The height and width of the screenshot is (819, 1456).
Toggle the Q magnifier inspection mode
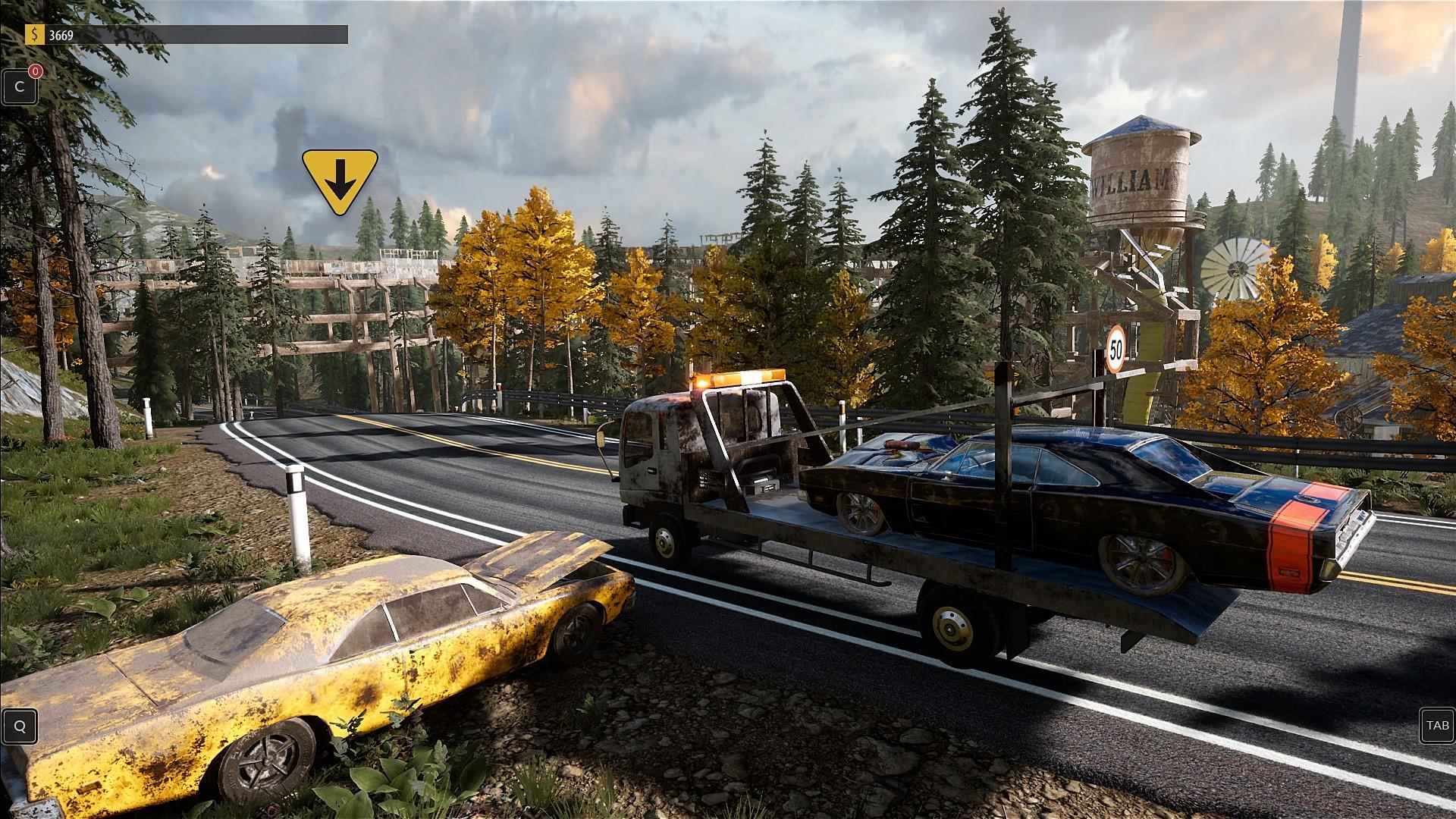(x=20, y=727)
